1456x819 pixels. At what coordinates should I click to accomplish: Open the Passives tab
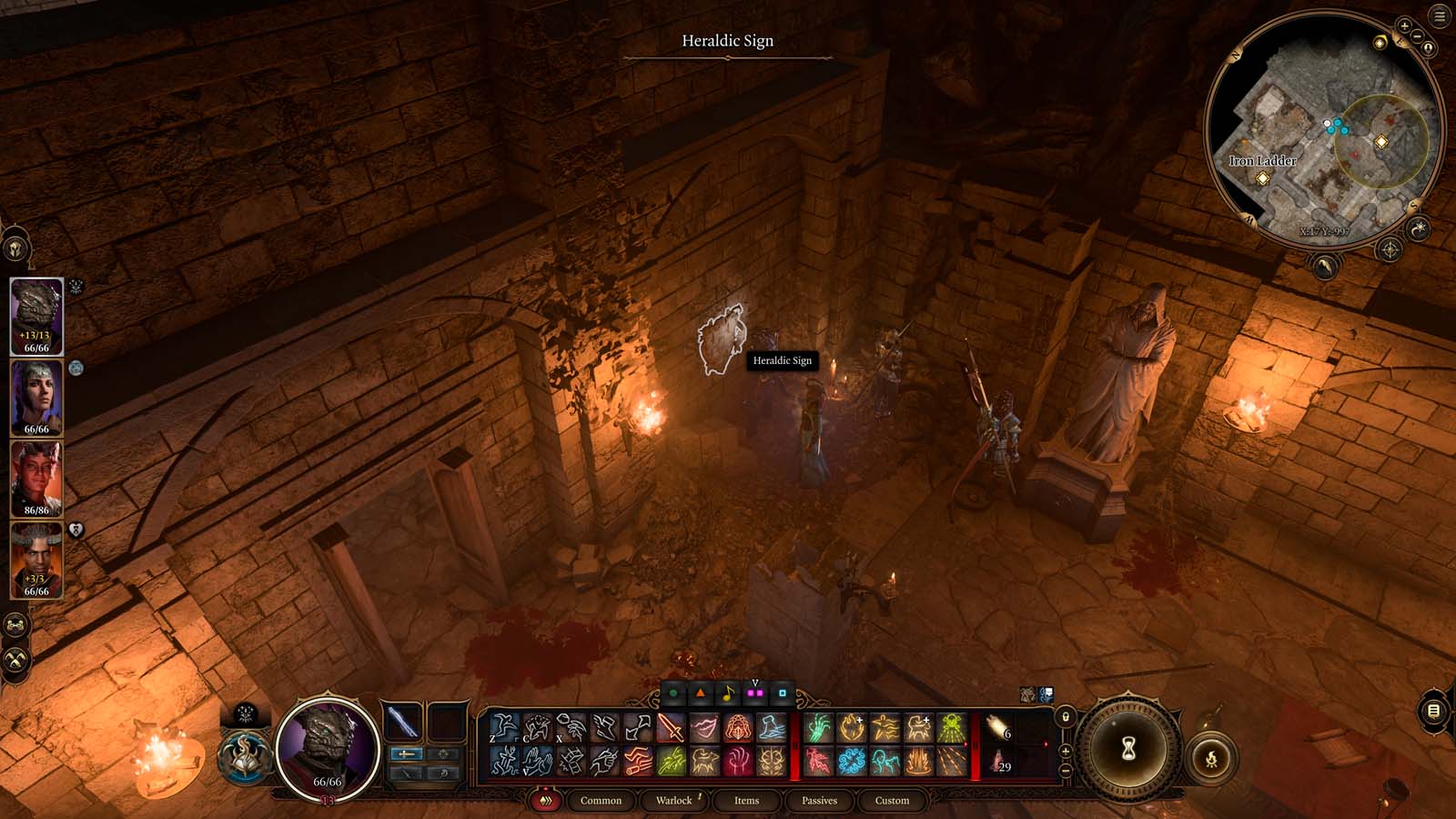click(822, 801)
